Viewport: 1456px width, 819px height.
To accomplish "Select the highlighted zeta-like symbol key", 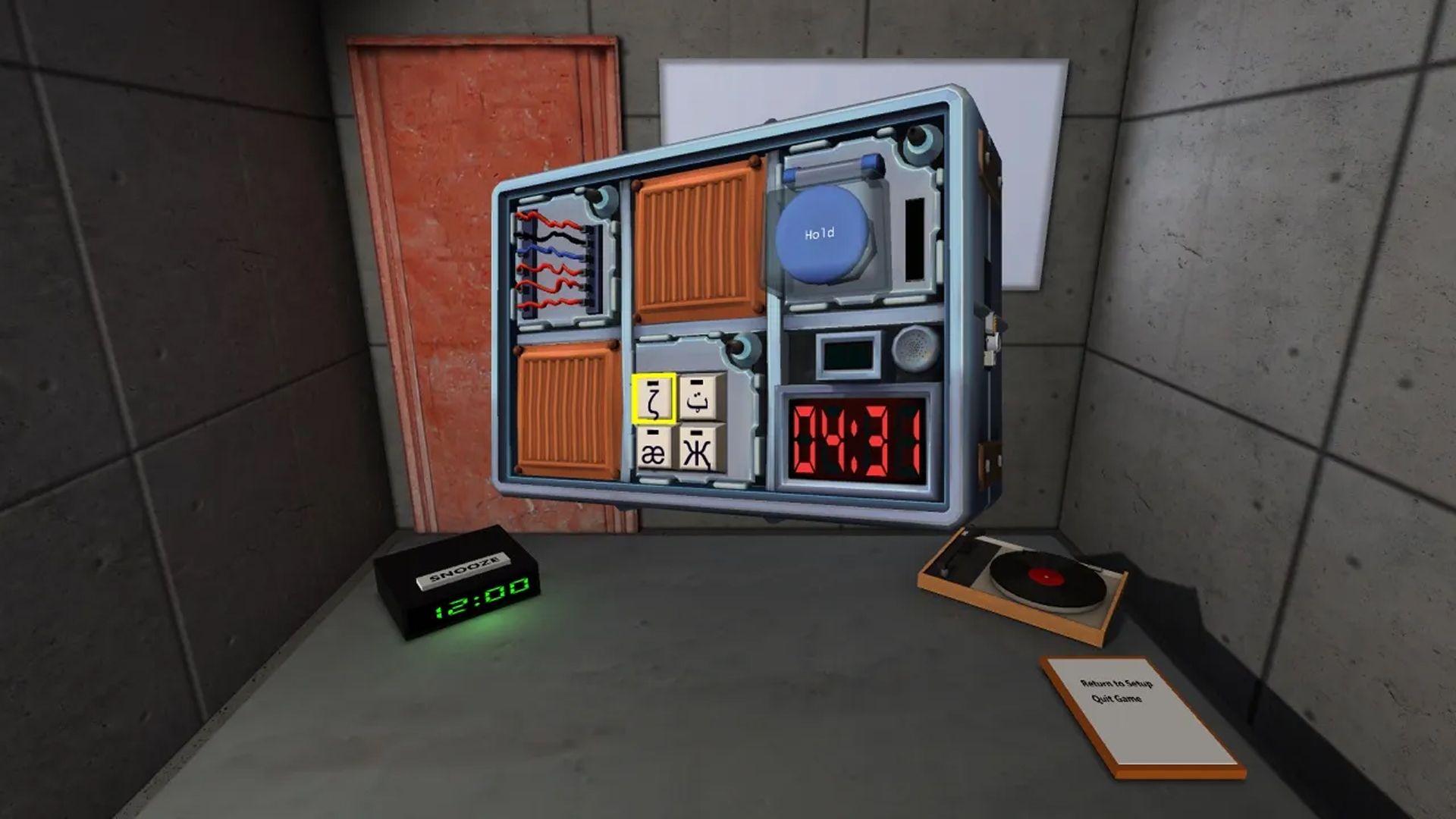I will [x=654, y=399].
